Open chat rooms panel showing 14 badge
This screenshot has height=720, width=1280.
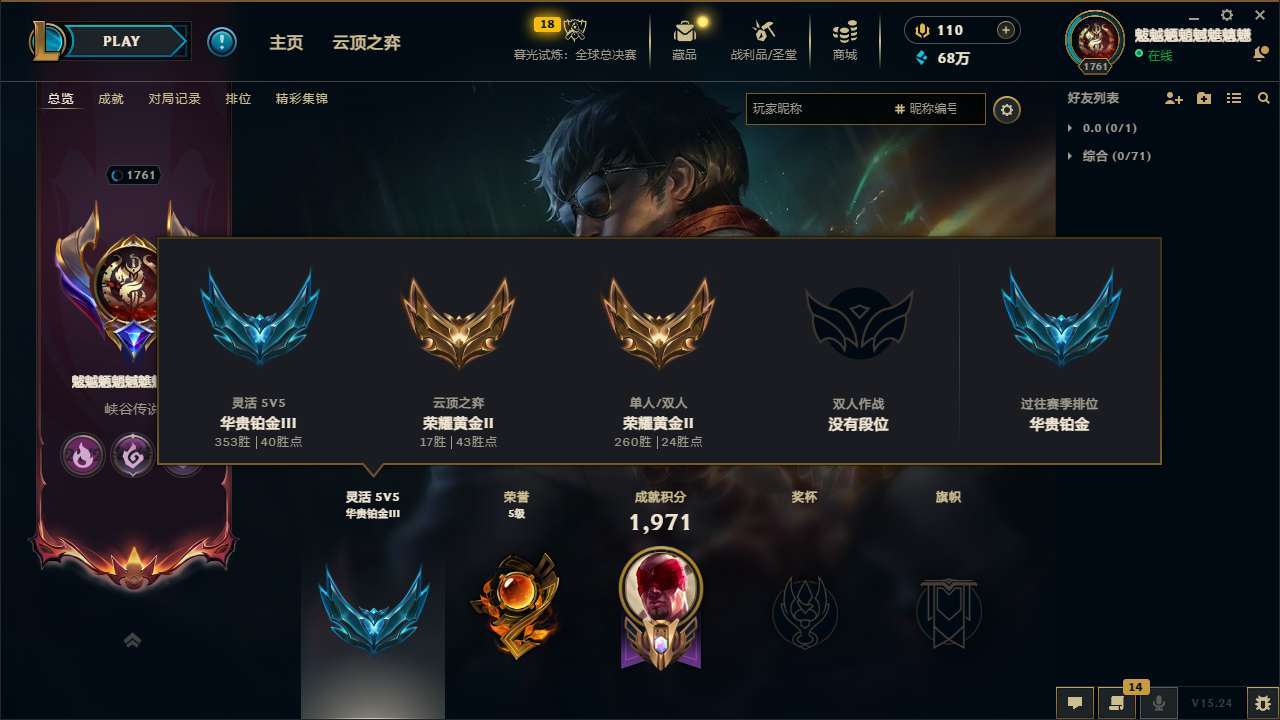(1116, 703)
